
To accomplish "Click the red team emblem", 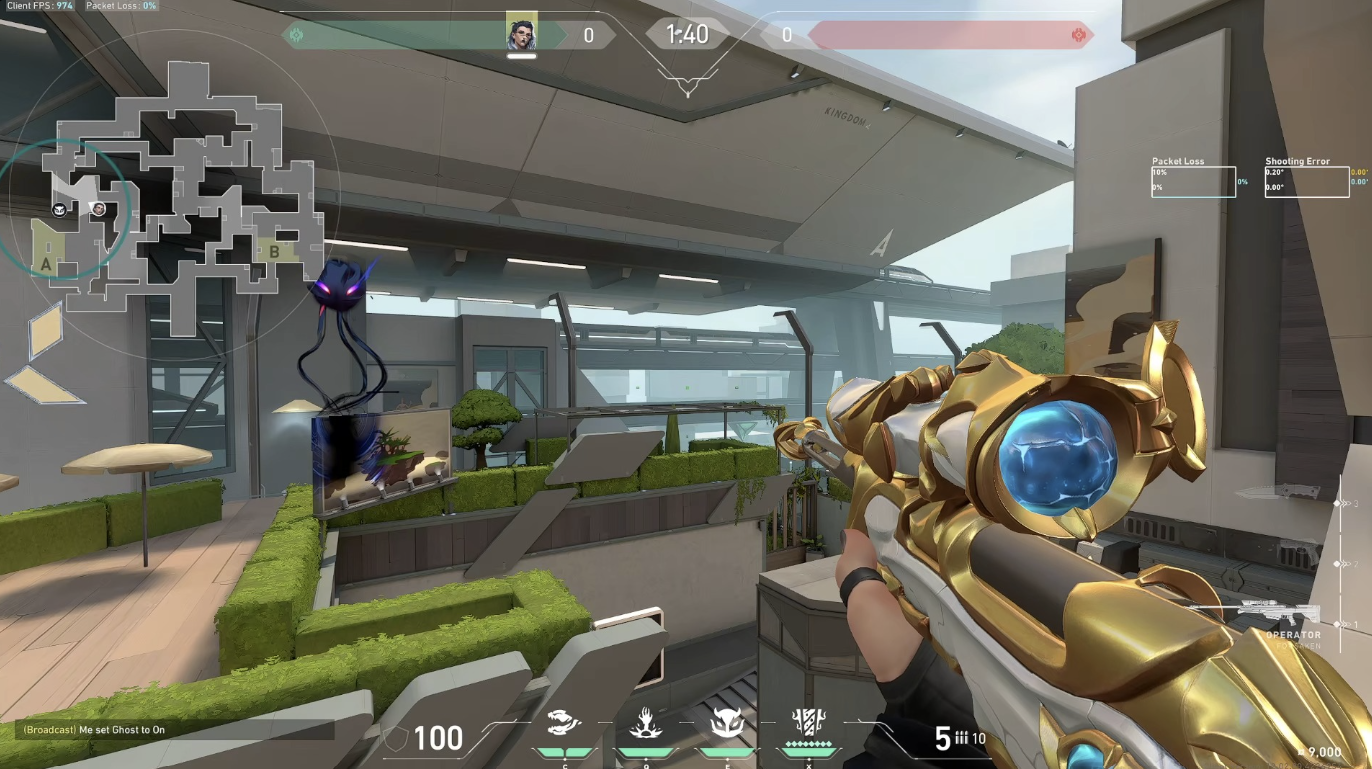I will tap(1078, 35).
